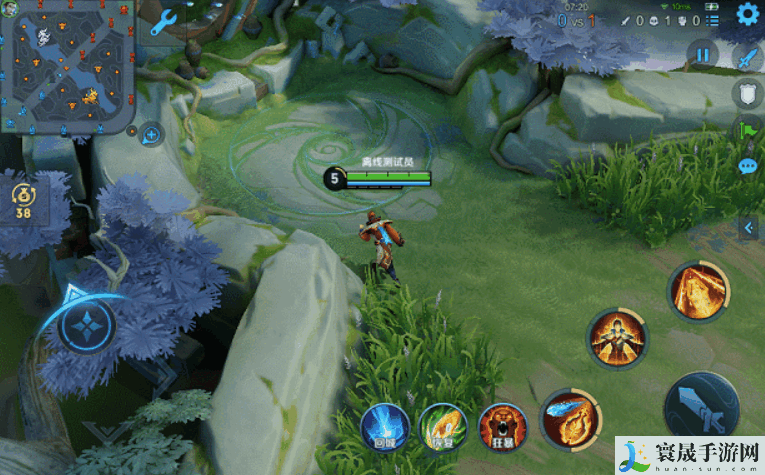Click the round plus button below the minimap
This screenshot has height=475, width=765.
pyautogui.click(x=151, y=133)
